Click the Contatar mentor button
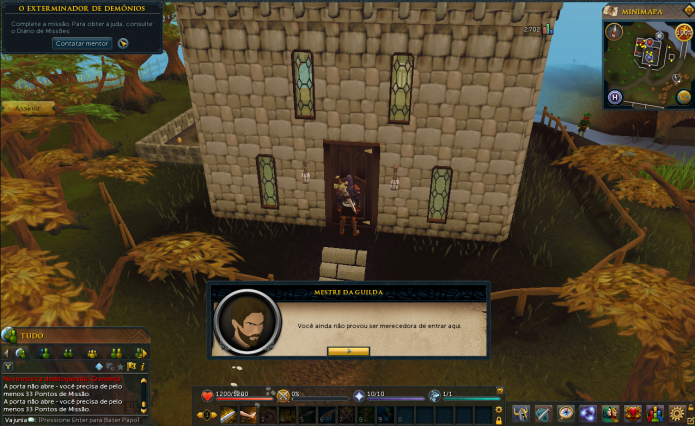This screenshot has height=426, width=695. [83, 44]
